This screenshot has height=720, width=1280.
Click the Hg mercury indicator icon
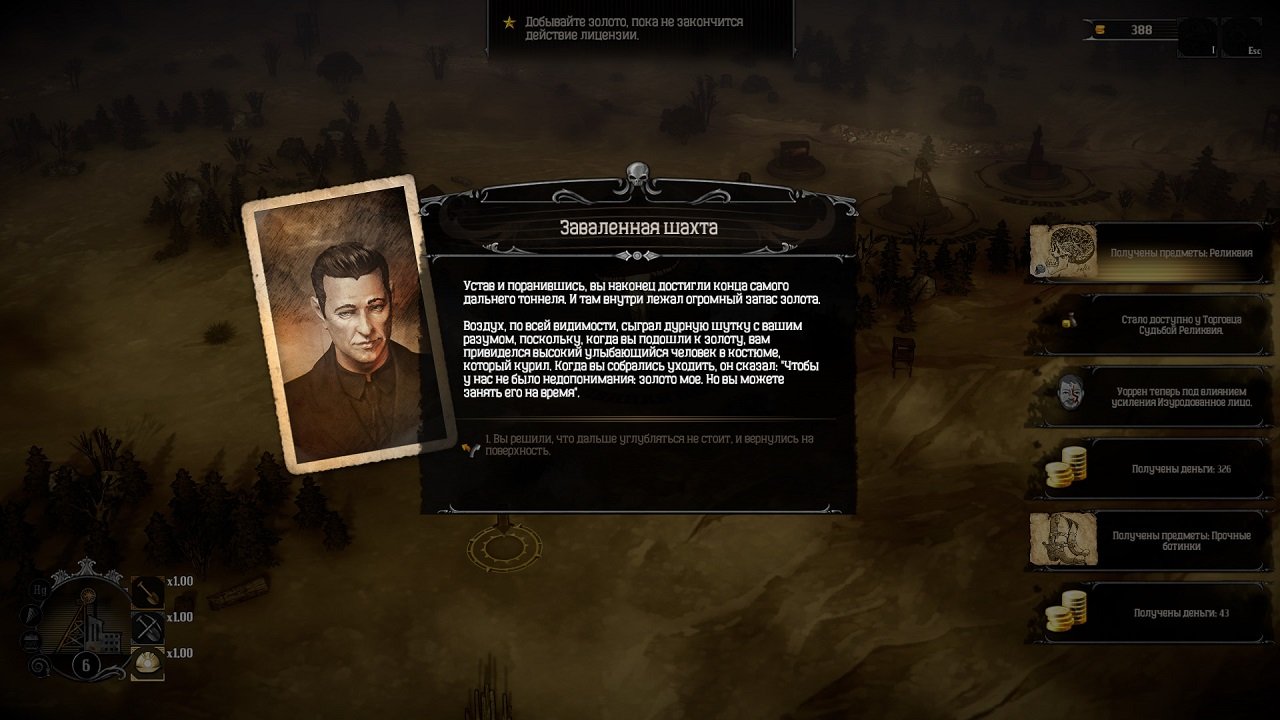[38, 590]
